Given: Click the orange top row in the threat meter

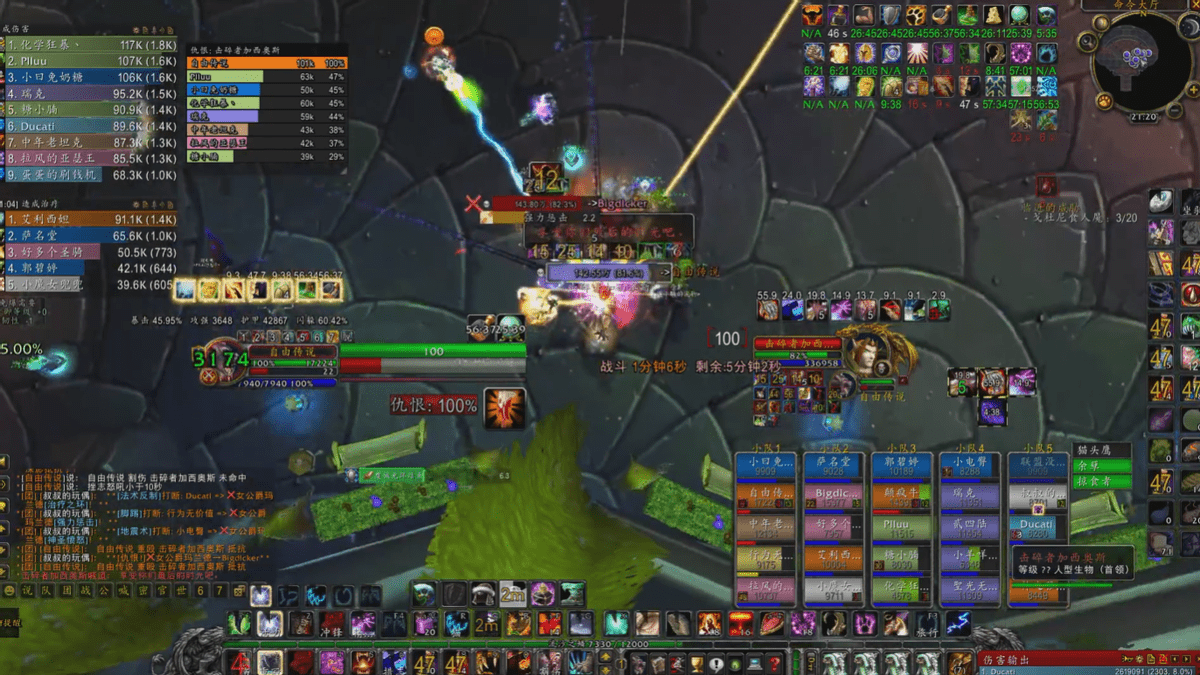Looking at the screenshot, I should (267, 63).
